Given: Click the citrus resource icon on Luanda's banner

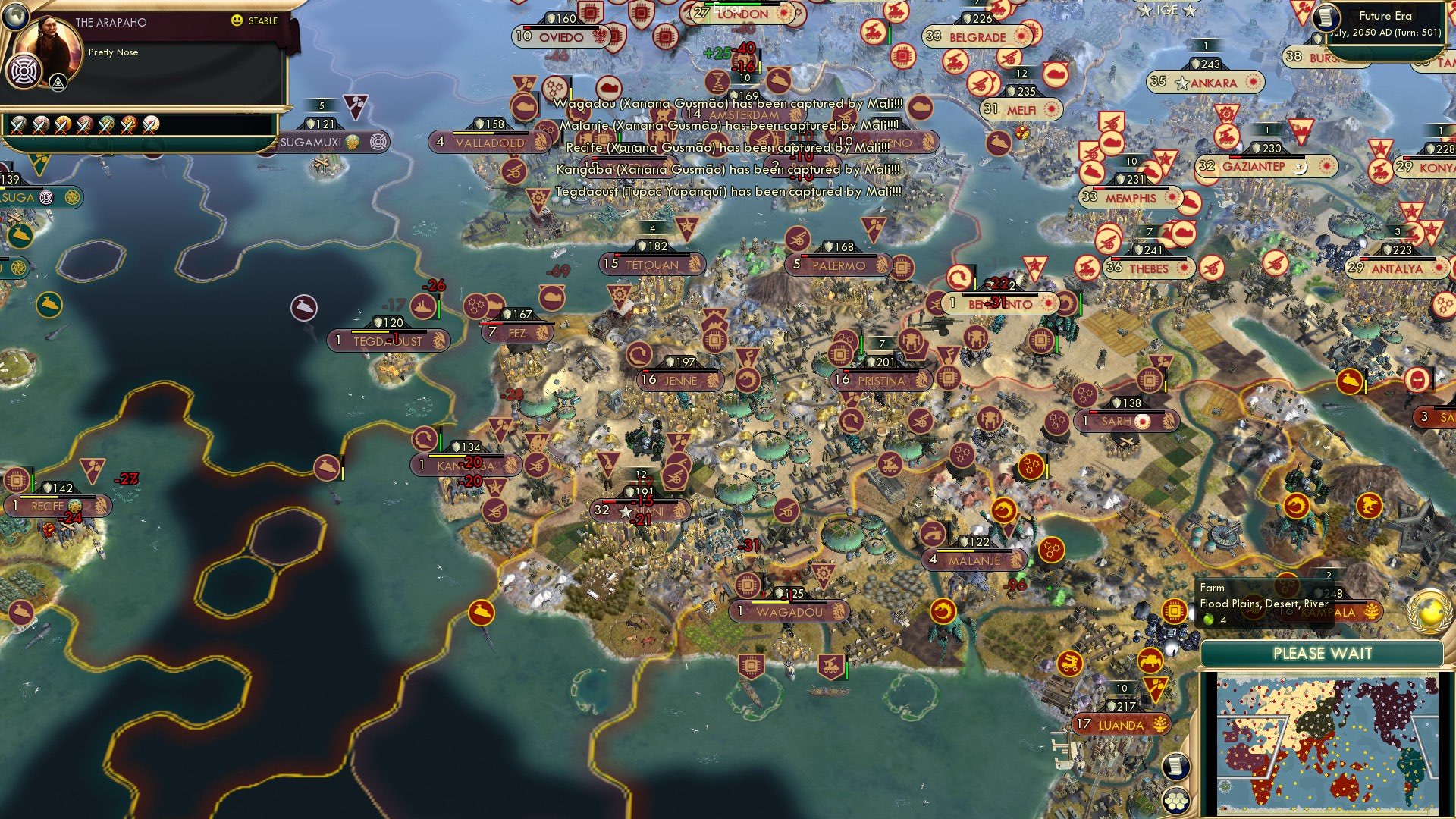Looking at the screenshot, I should [1159, 725].
